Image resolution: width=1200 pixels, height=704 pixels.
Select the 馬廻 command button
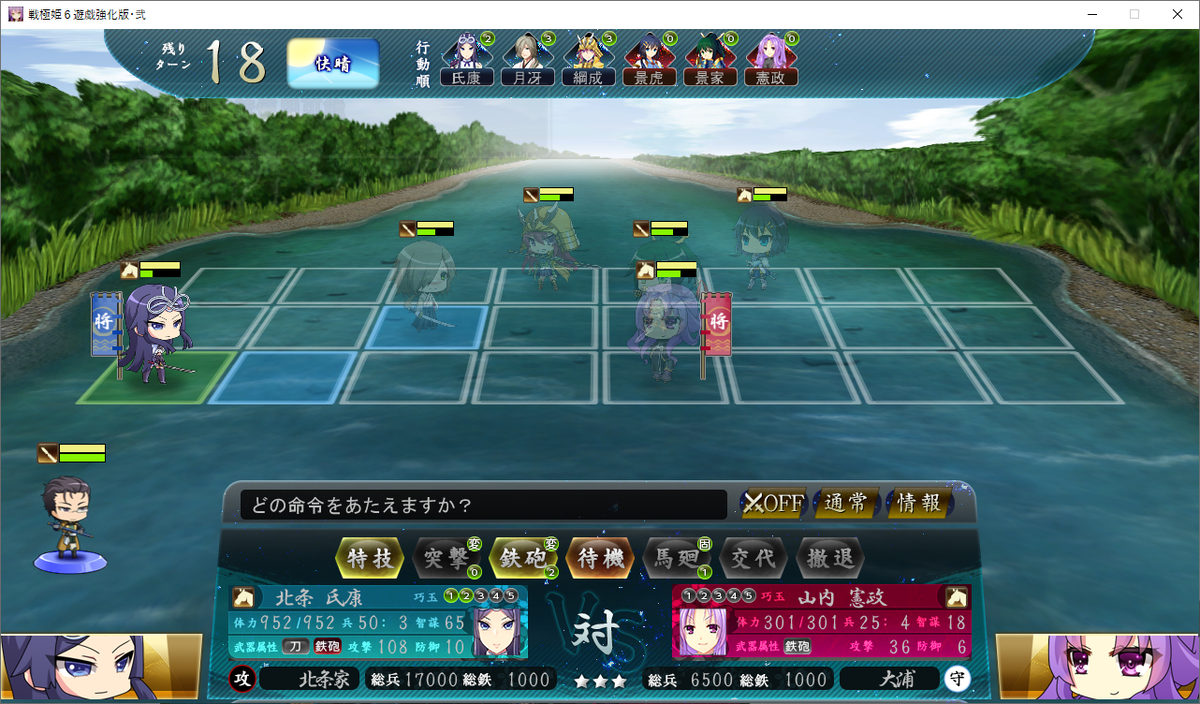click(677, 558)
